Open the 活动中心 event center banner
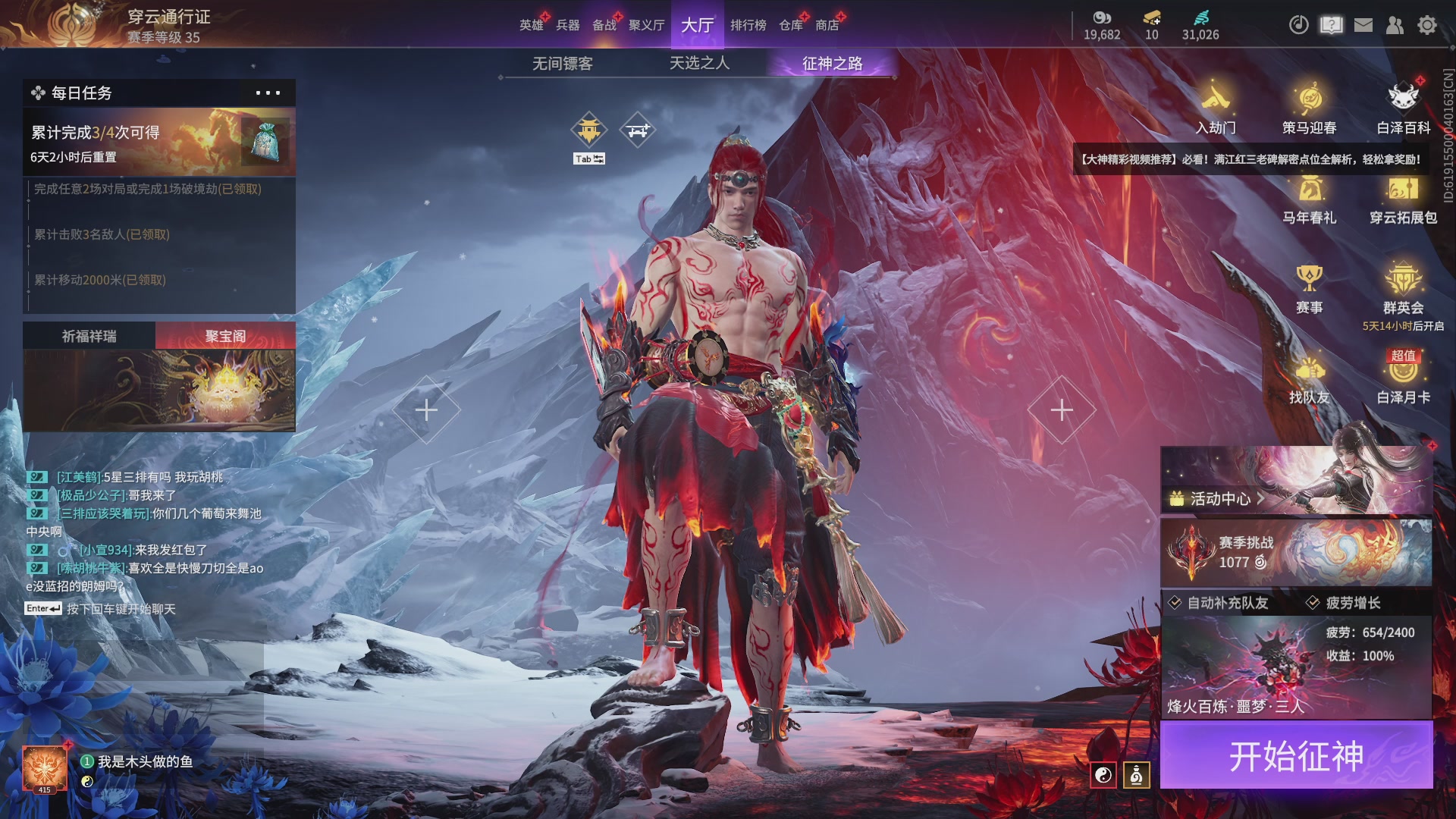Screen dimensions: 1456x819 coord(1296,481)
